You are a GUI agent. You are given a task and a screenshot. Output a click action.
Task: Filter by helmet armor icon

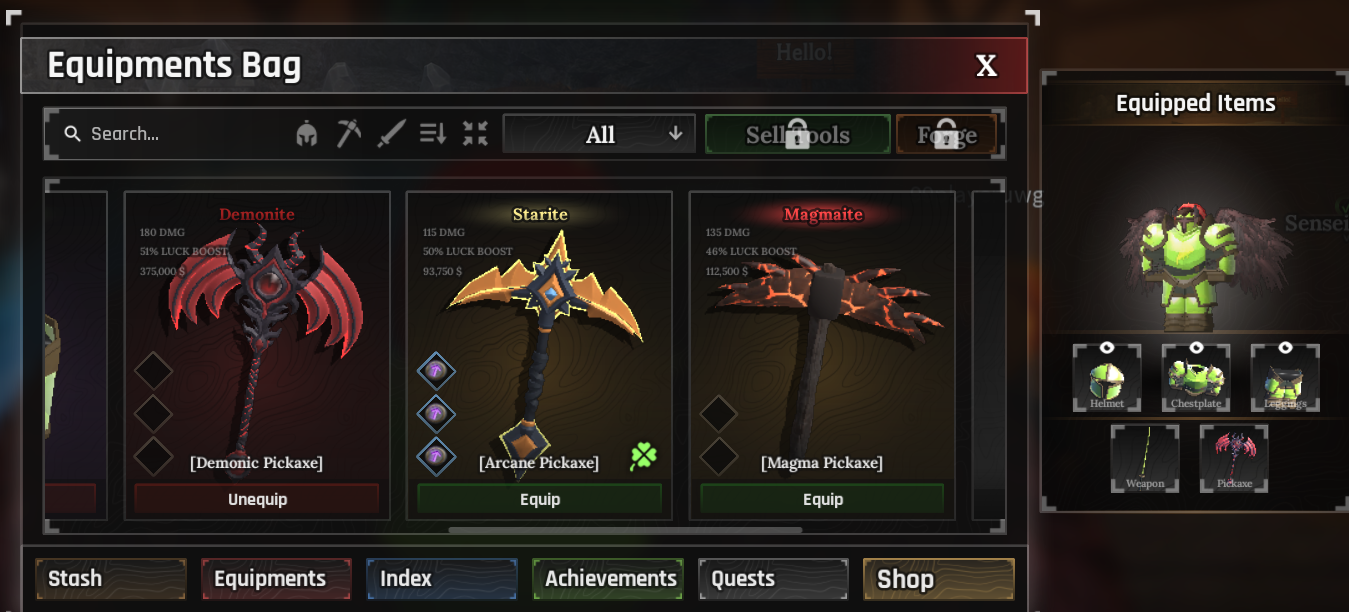pos(307,134)
